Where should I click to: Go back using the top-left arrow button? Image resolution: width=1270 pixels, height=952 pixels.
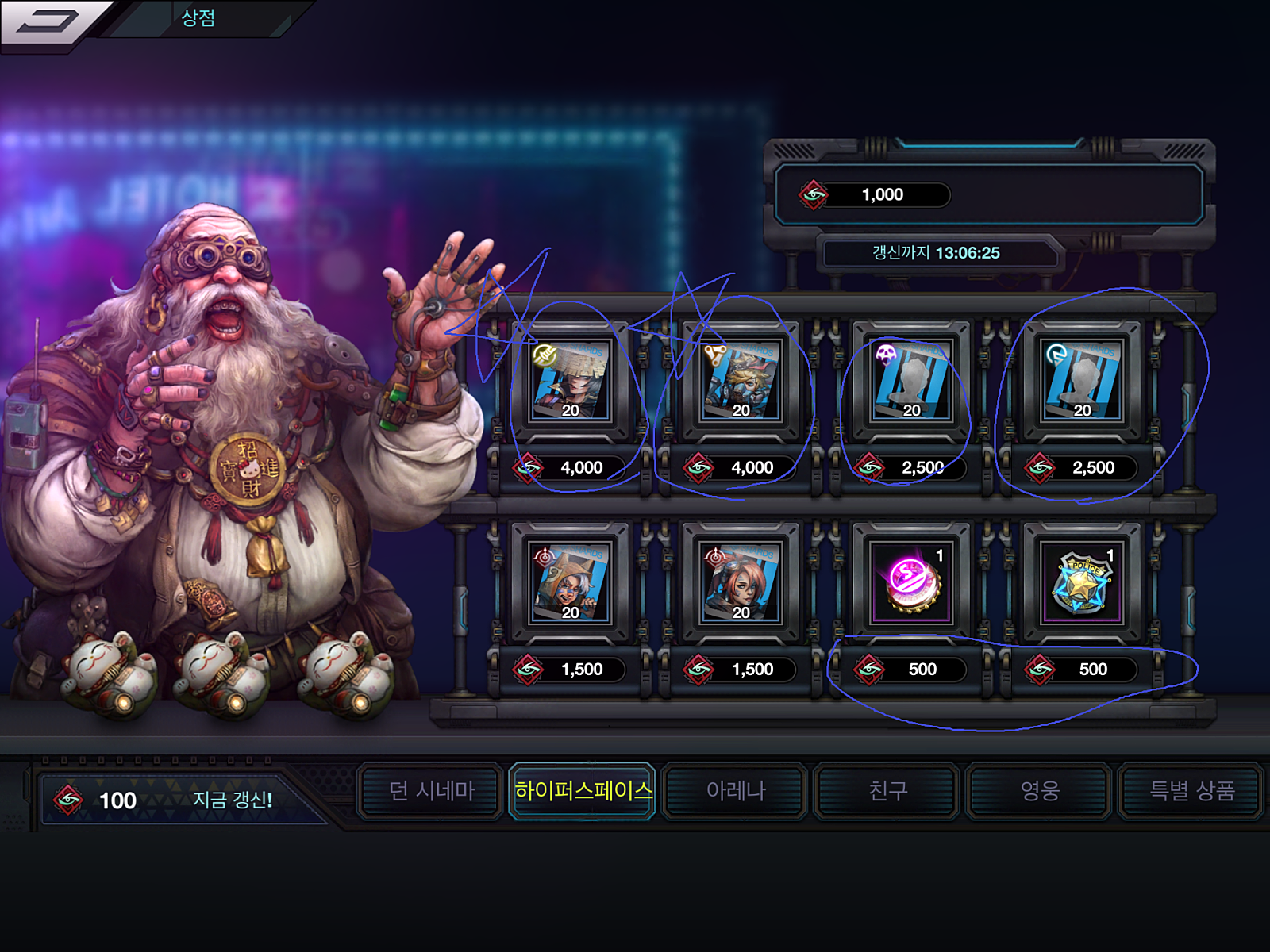pos(49,22)
